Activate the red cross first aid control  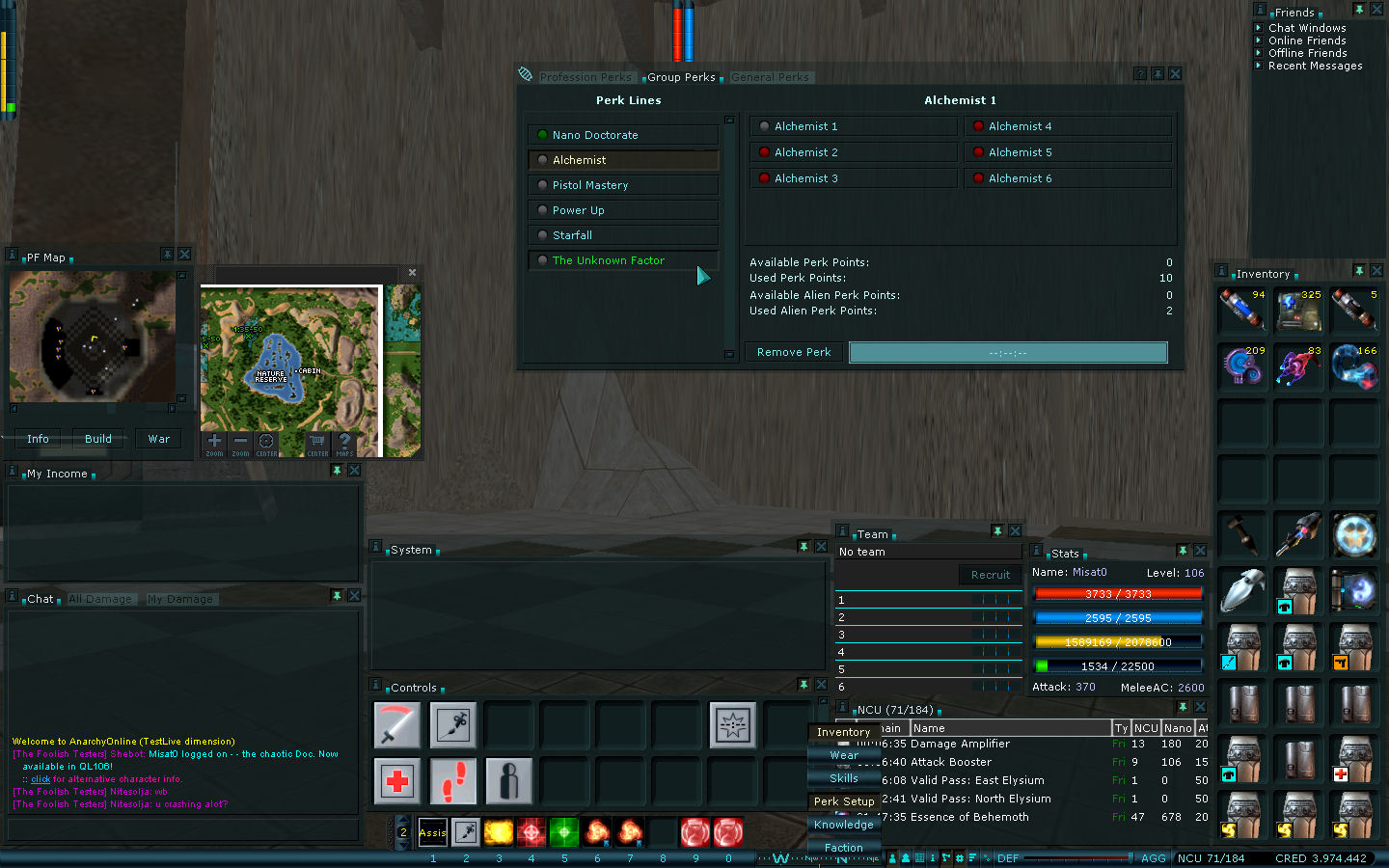(397, 780)
